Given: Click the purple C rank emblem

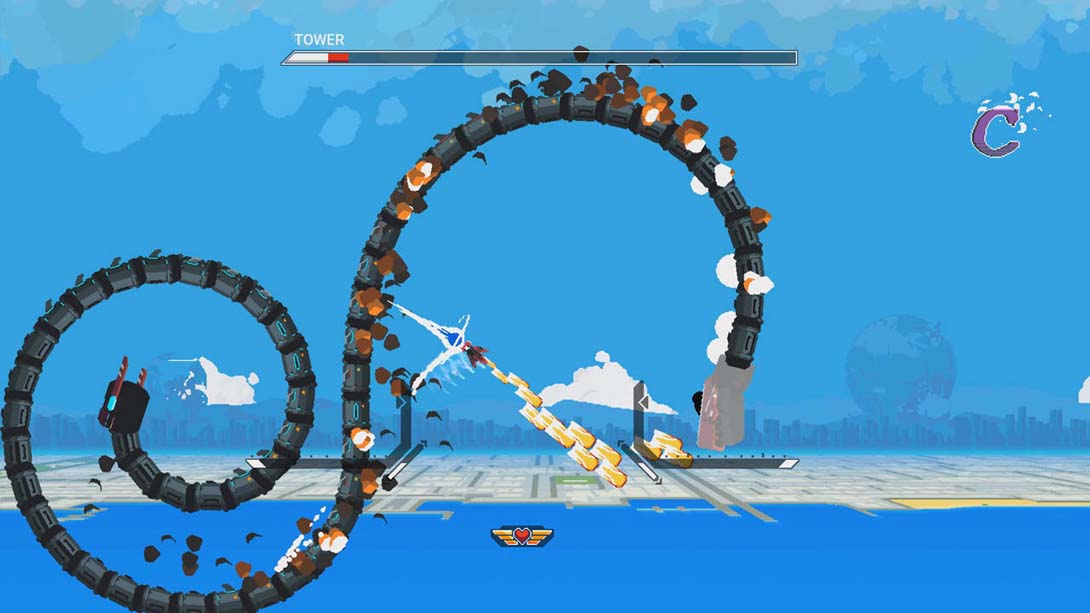Looking at the screenshot, I should point(997,132).
